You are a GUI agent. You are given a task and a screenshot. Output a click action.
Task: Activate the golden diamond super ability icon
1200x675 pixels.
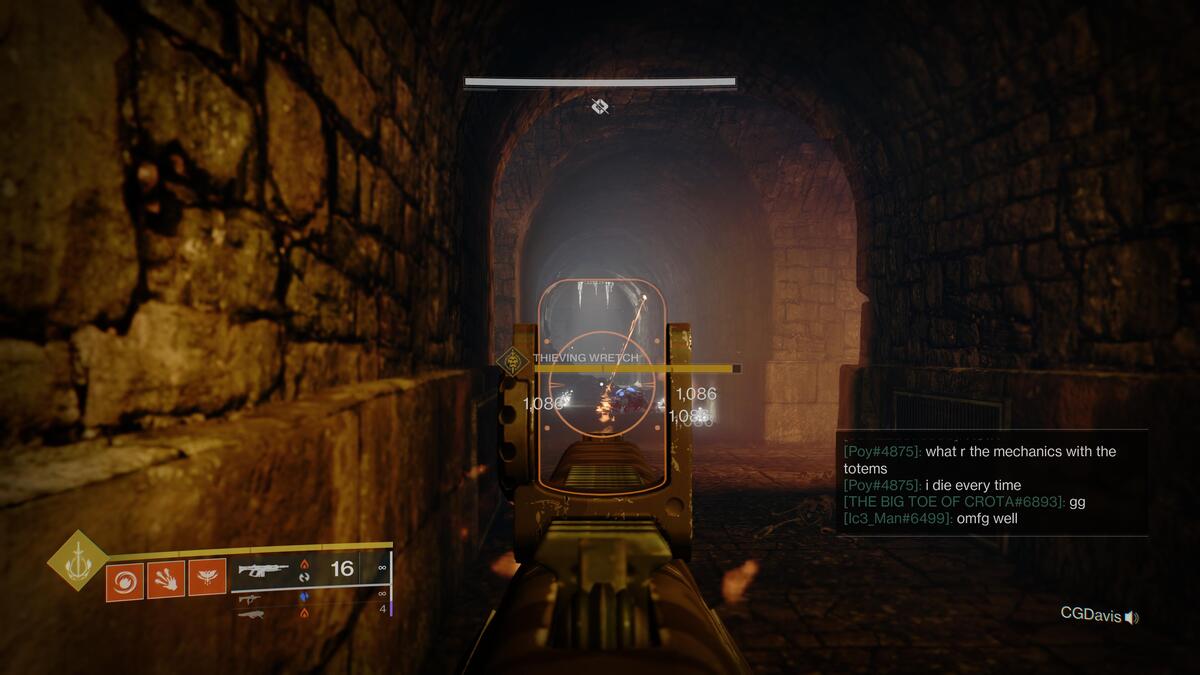click(78, 560)
